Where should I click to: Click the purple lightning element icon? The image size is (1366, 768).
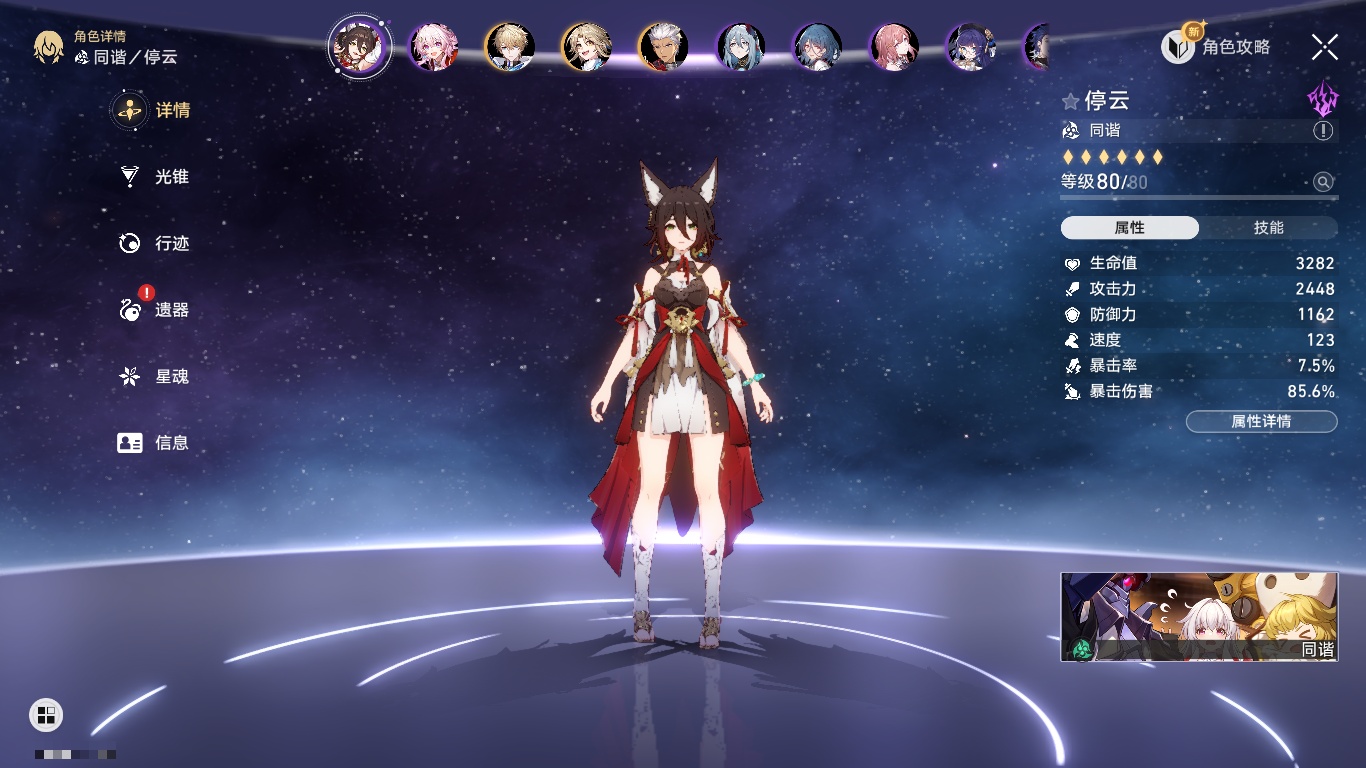[x=1322, y=99]
